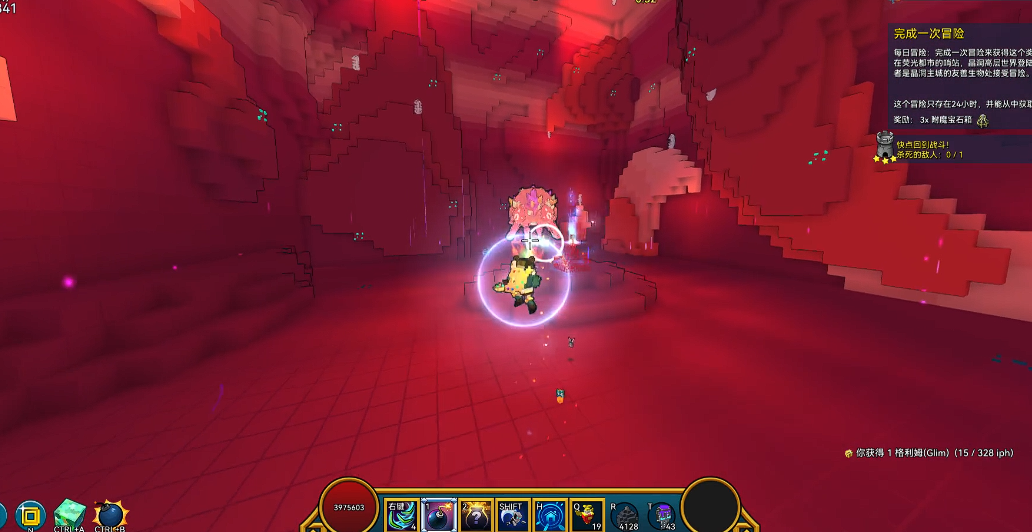Open the yellow square icon at bottom-left
This screenshot has height=532, width=1032.
pyautogui.click(x=31, y=515)
